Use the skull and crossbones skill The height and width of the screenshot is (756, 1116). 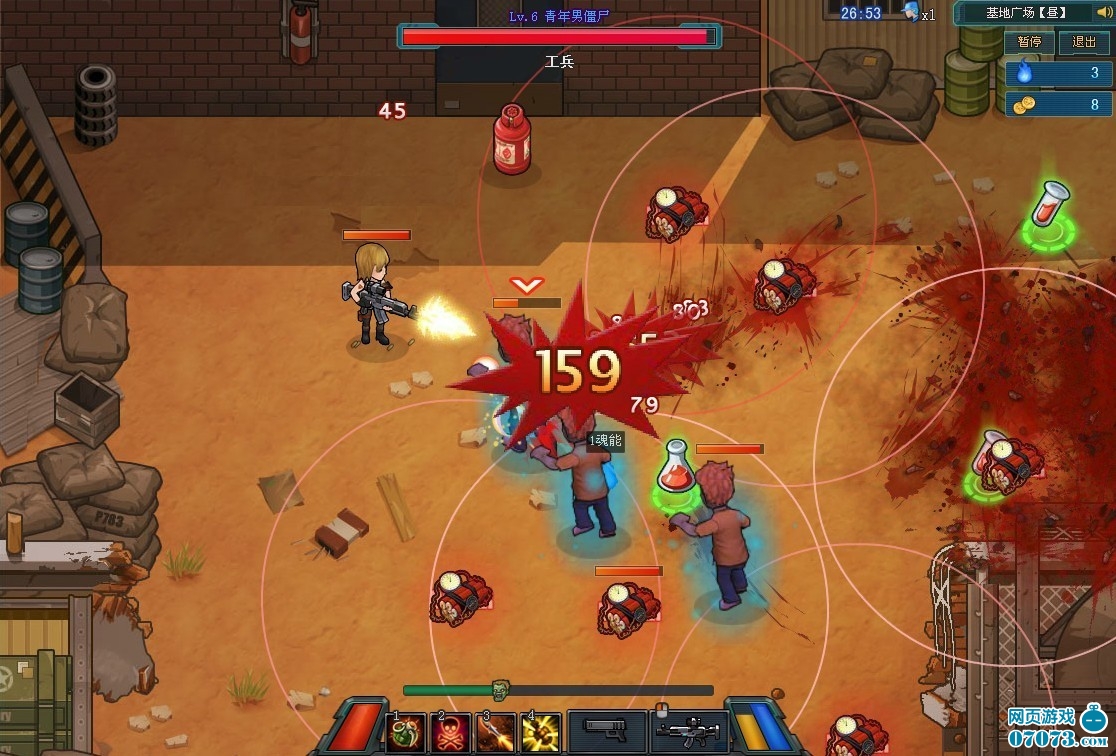451,734
